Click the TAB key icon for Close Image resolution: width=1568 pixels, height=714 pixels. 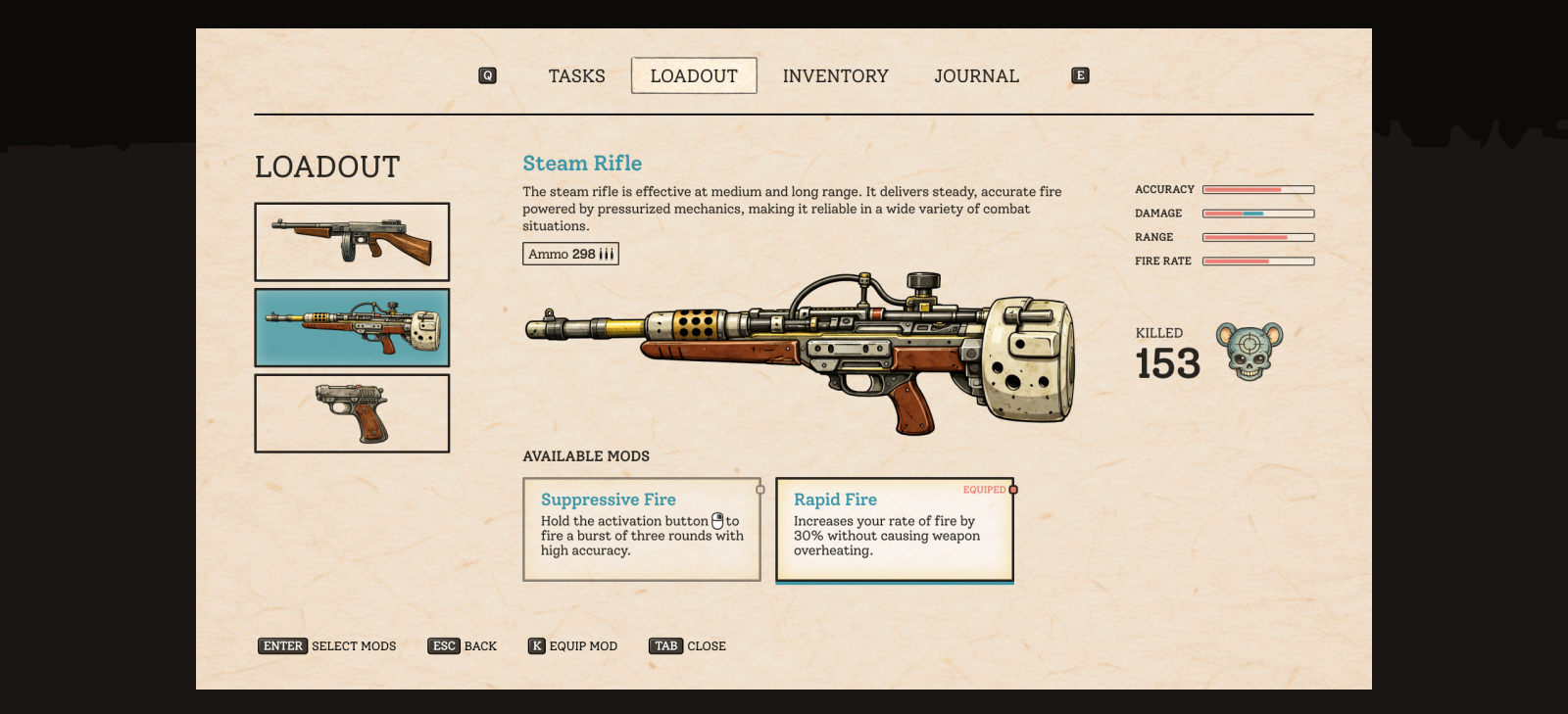pos(665,646)
